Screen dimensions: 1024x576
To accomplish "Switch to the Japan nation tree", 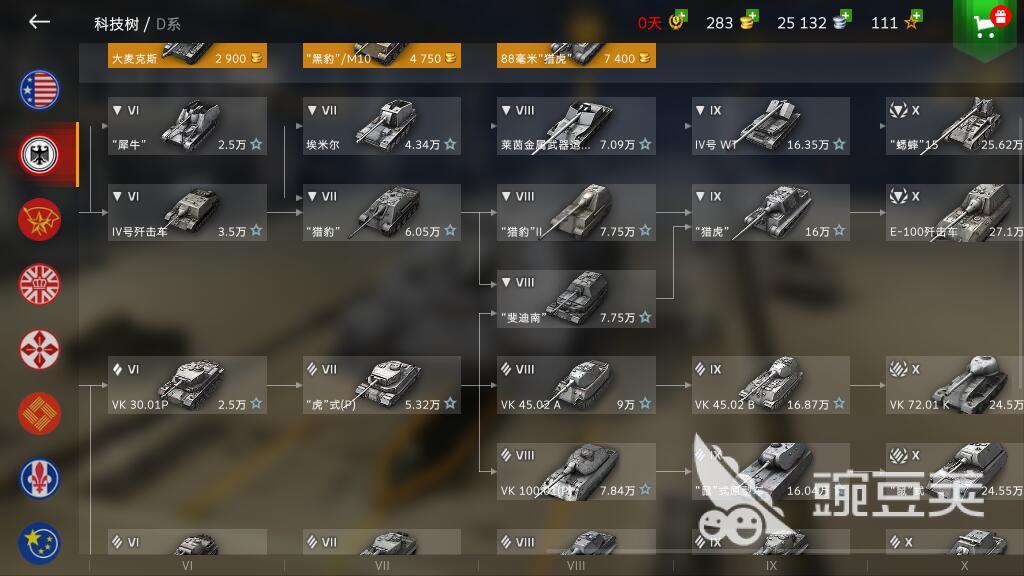I will pyautogui.click(x=40, y=350).
